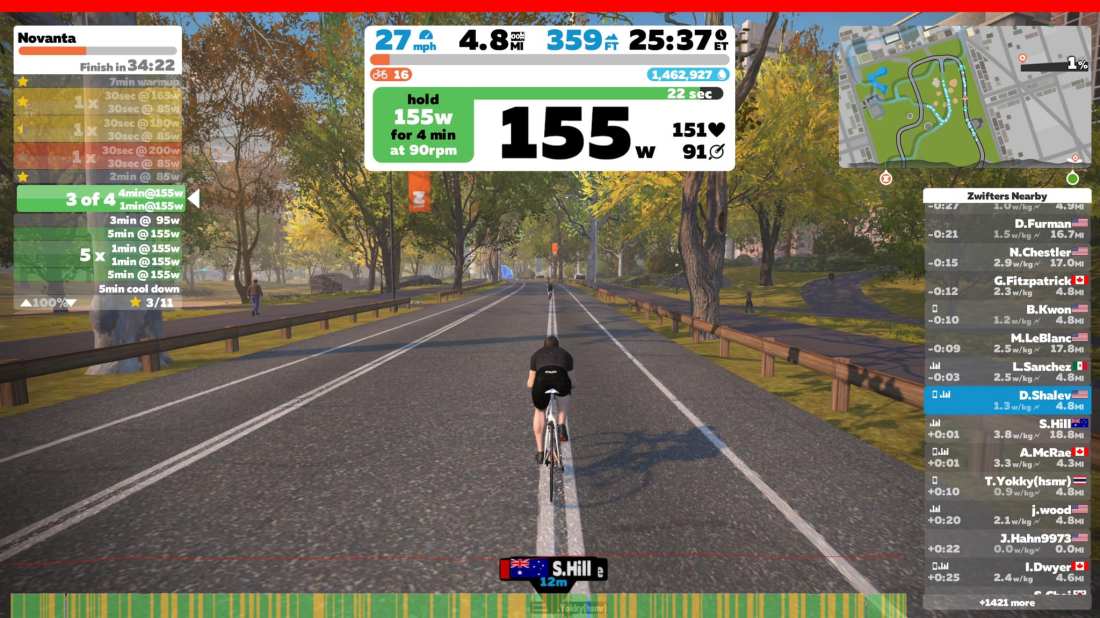Viewport: 1100px width, 618px height.
Task: Select A.McRae's rider row
Action: pyautogui.click(x=1006, y=458)
